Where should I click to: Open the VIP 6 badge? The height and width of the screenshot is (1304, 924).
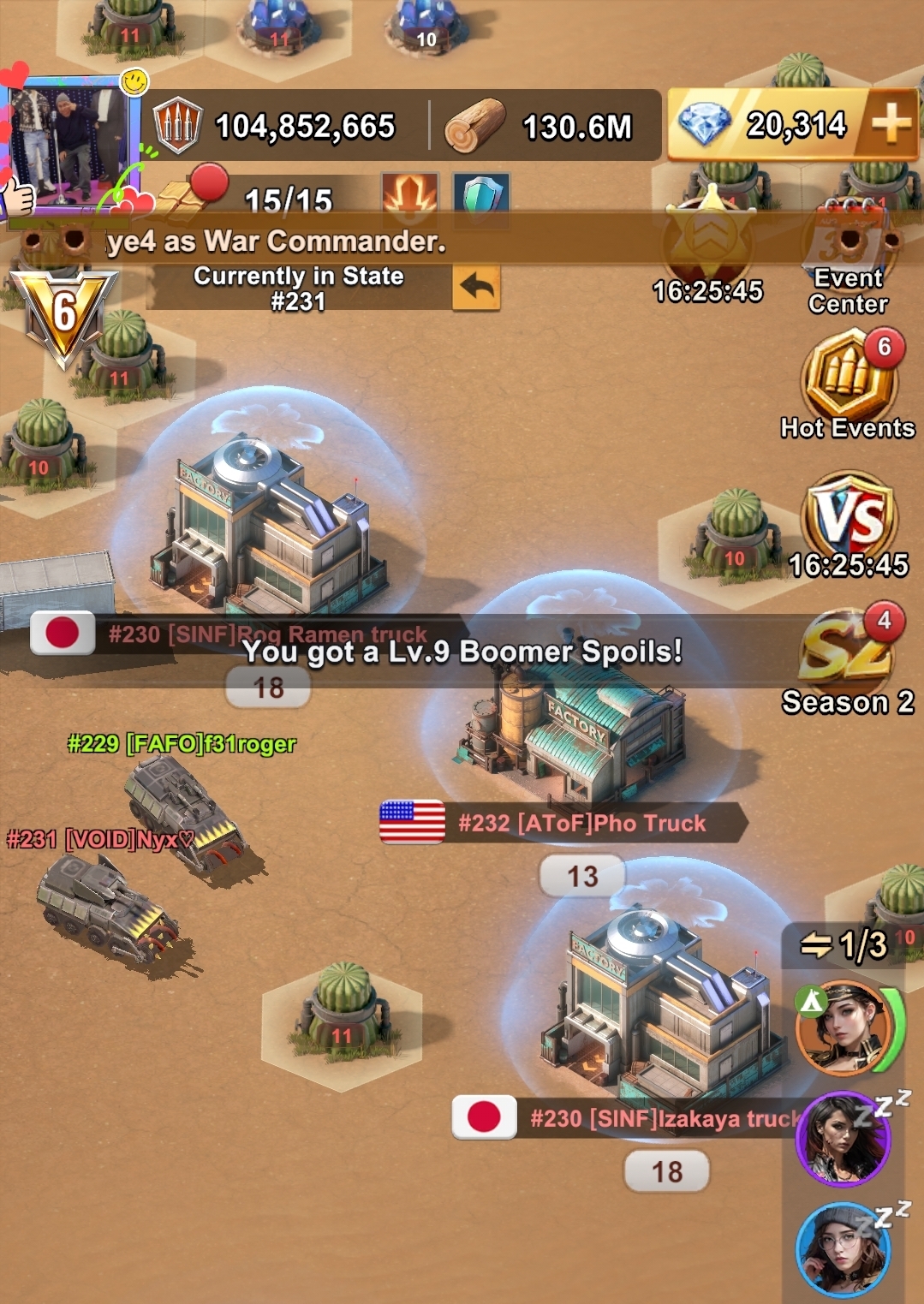[63, 313]
